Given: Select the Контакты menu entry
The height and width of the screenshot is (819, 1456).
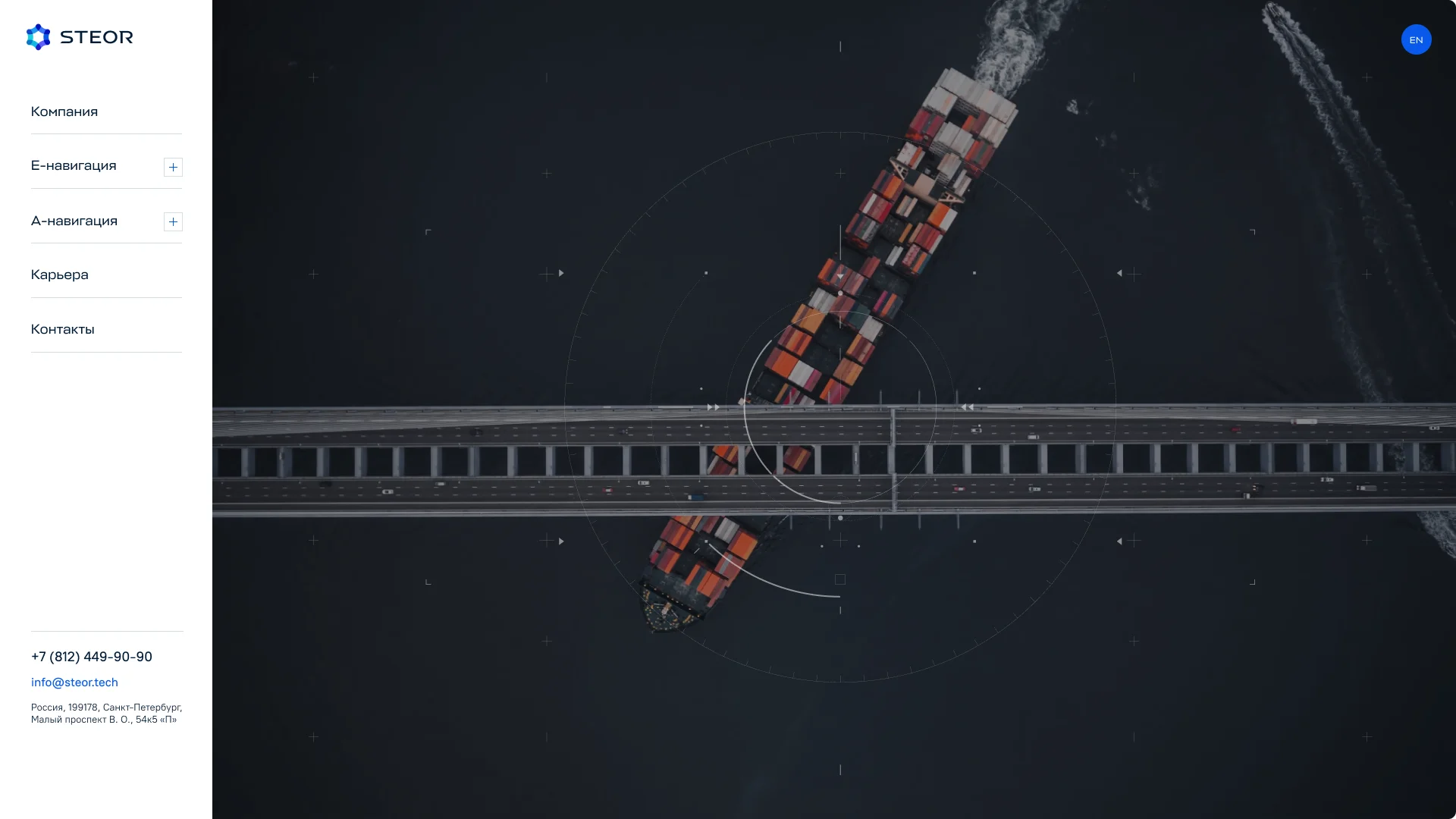Looking at the screenshot, I should point(63,329).
